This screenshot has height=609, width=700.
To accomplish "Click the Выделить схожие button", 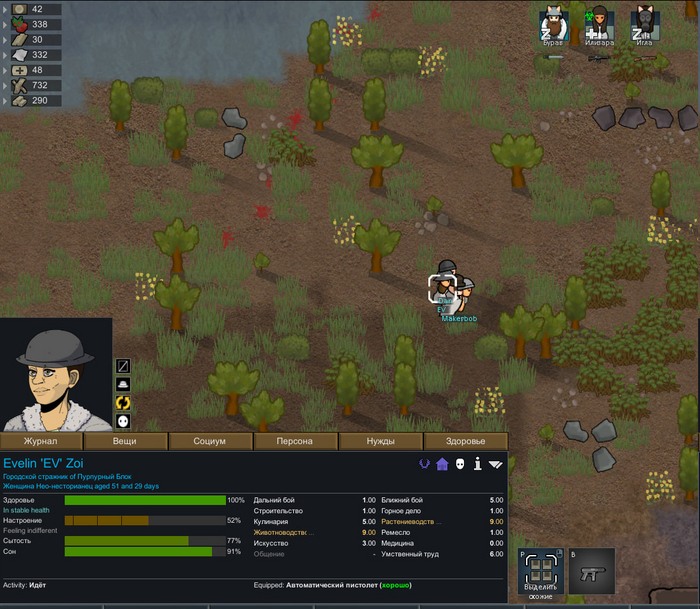I will click(539, 571).
